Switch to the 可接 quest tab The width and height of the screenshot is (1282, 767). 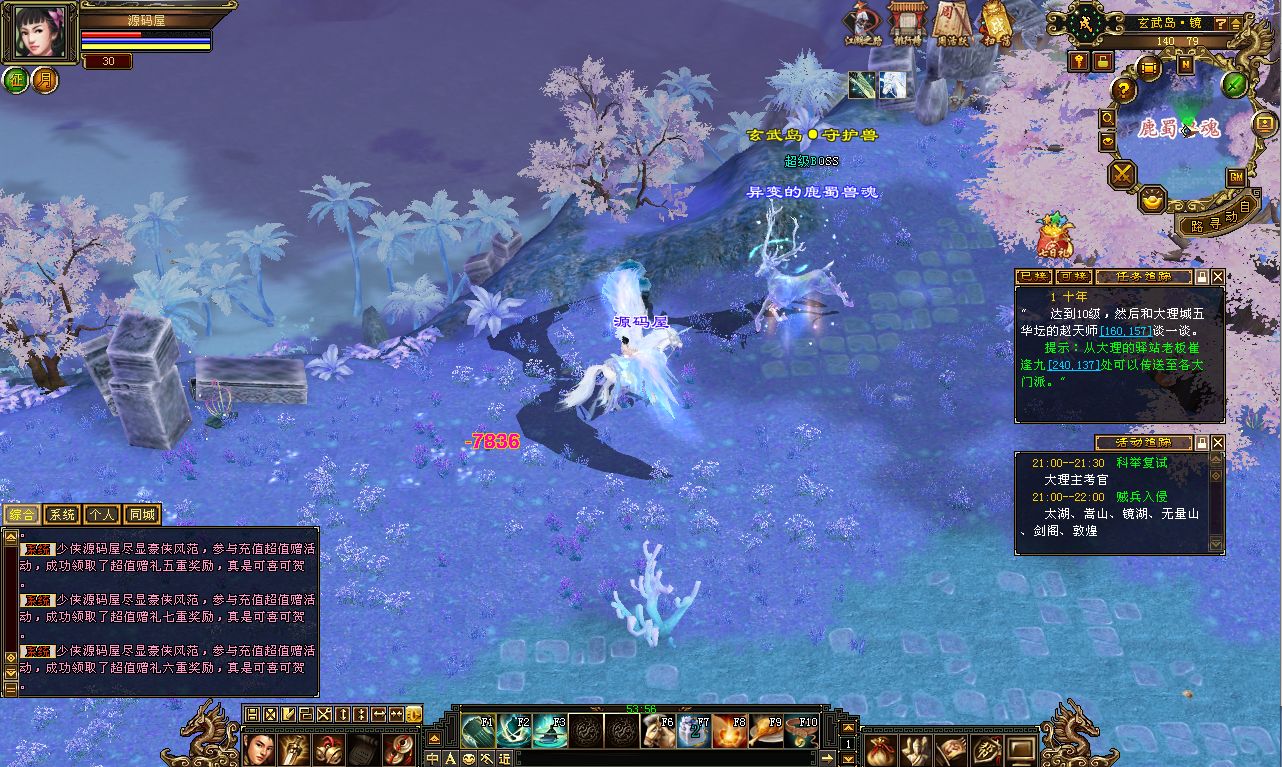point(1073,277)
